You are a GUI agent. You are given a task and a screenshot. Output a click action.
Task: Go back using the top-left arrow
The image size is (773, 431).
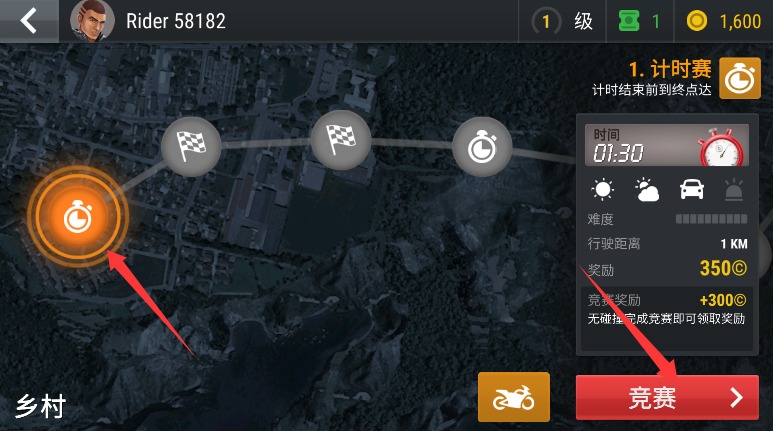[28, 20]
